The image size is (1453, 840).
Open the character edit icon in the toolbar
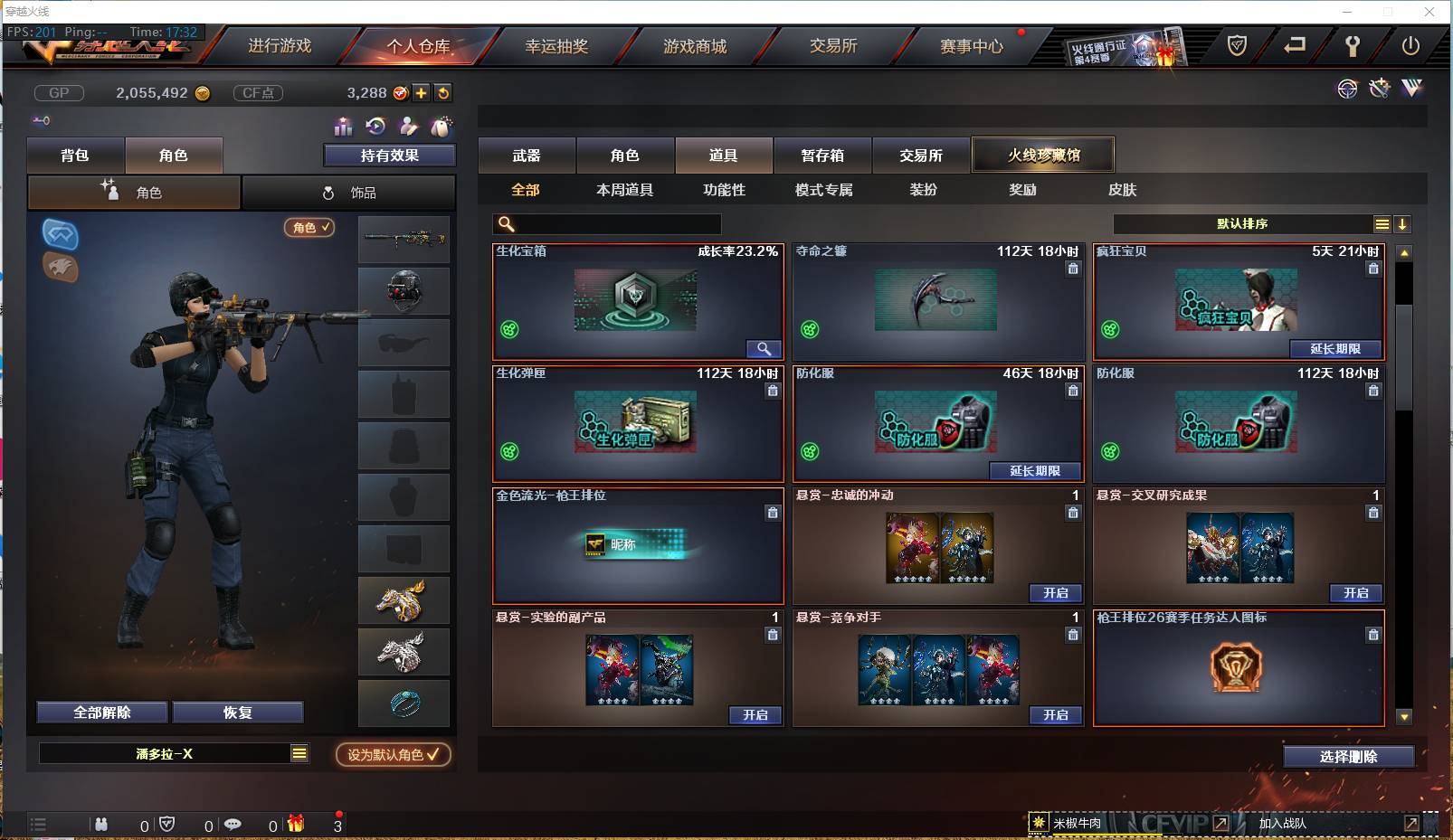click(x=407, y=127)
